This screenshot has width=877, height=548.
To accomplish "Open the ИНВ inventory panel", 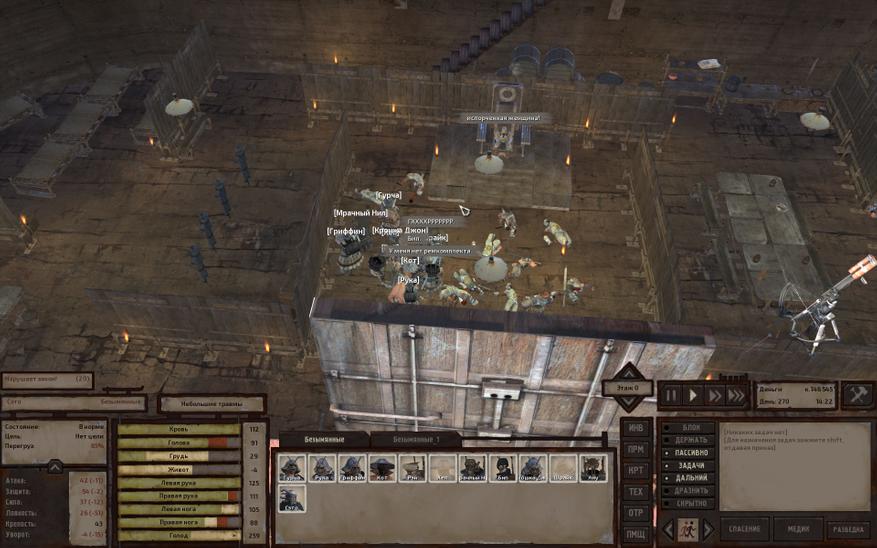I will (635, 428).
